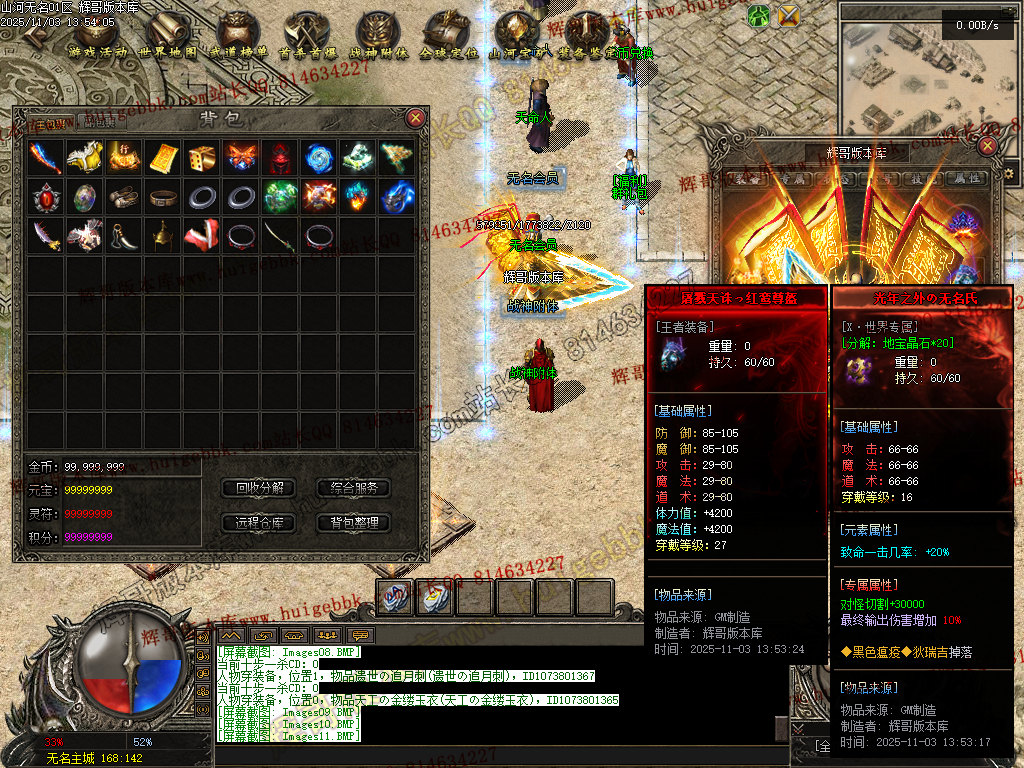Close the 辉哥版本库 character panel

pyautogui.click(x=988, y=146)
